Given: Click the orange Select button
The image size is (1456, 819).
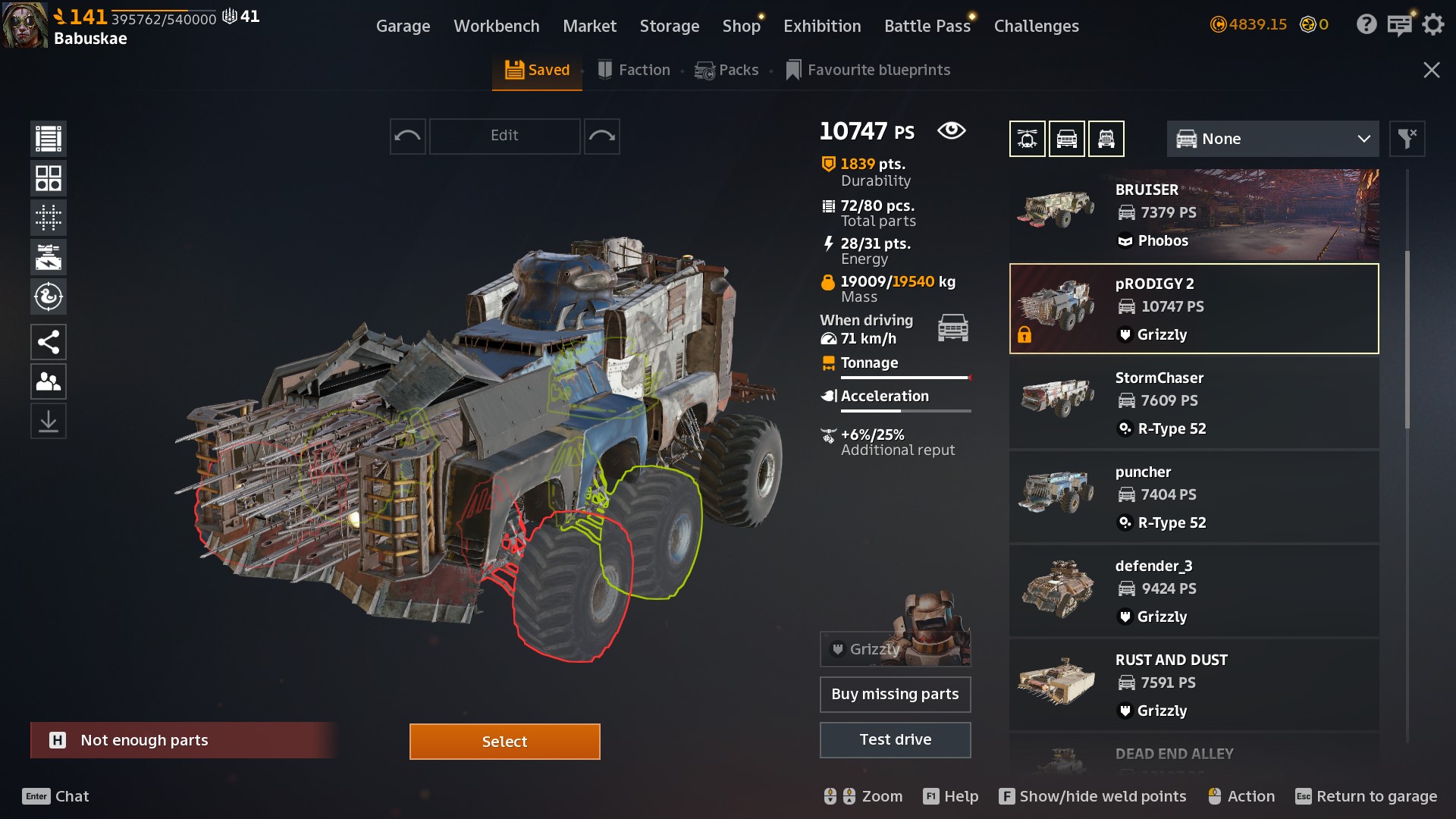Looking at the screenshot, I should pos(504,741).
